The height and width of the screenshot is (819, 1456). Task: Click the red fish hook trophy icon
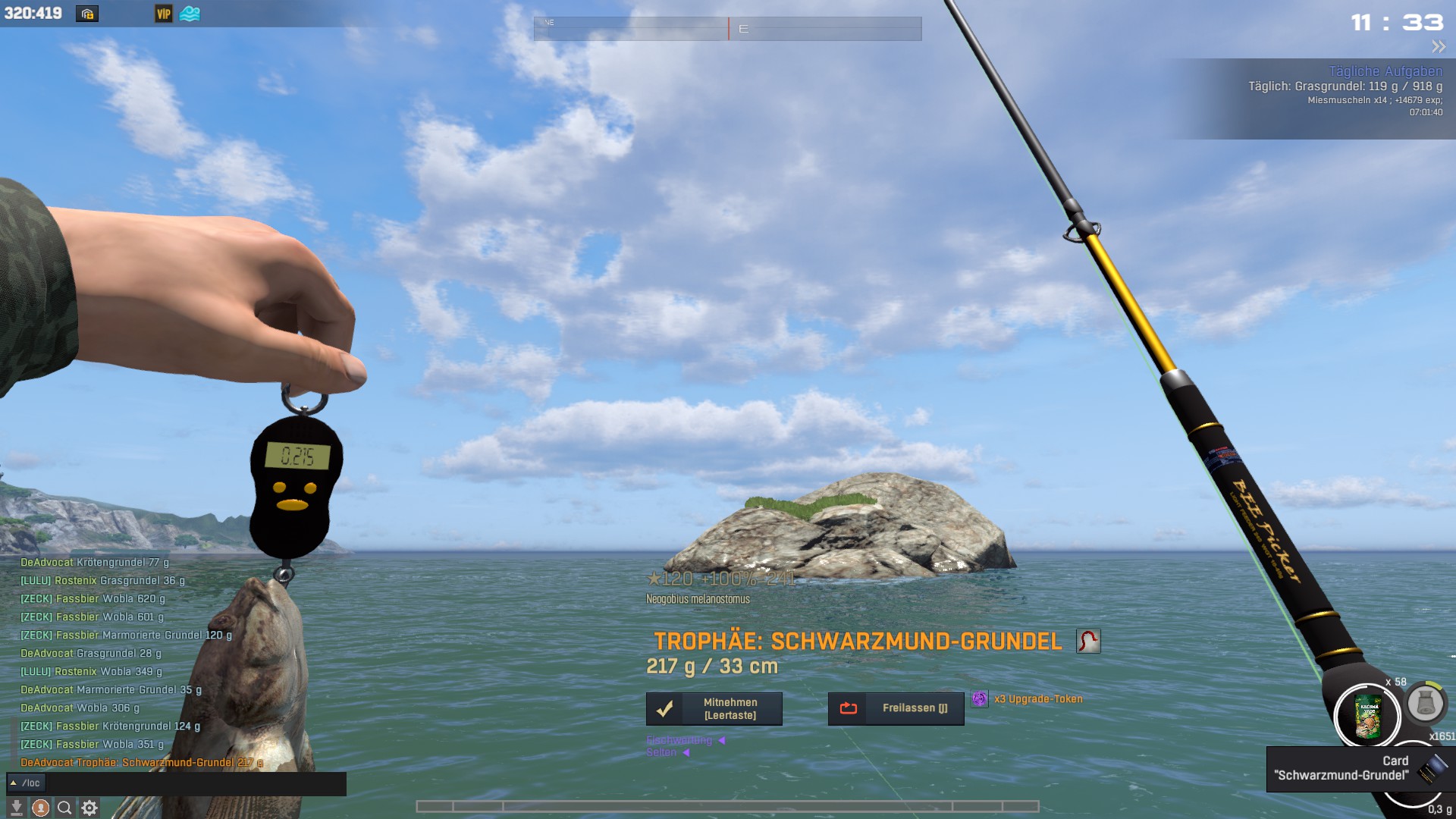click(1088, 642)
